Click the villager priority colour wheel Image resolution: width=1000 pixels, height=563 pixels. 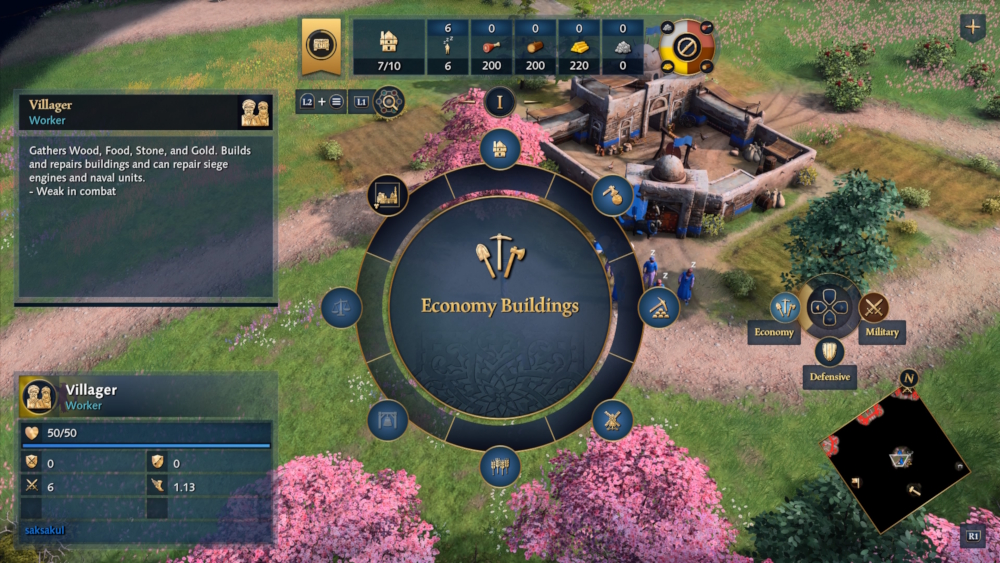tap(687, 47)
